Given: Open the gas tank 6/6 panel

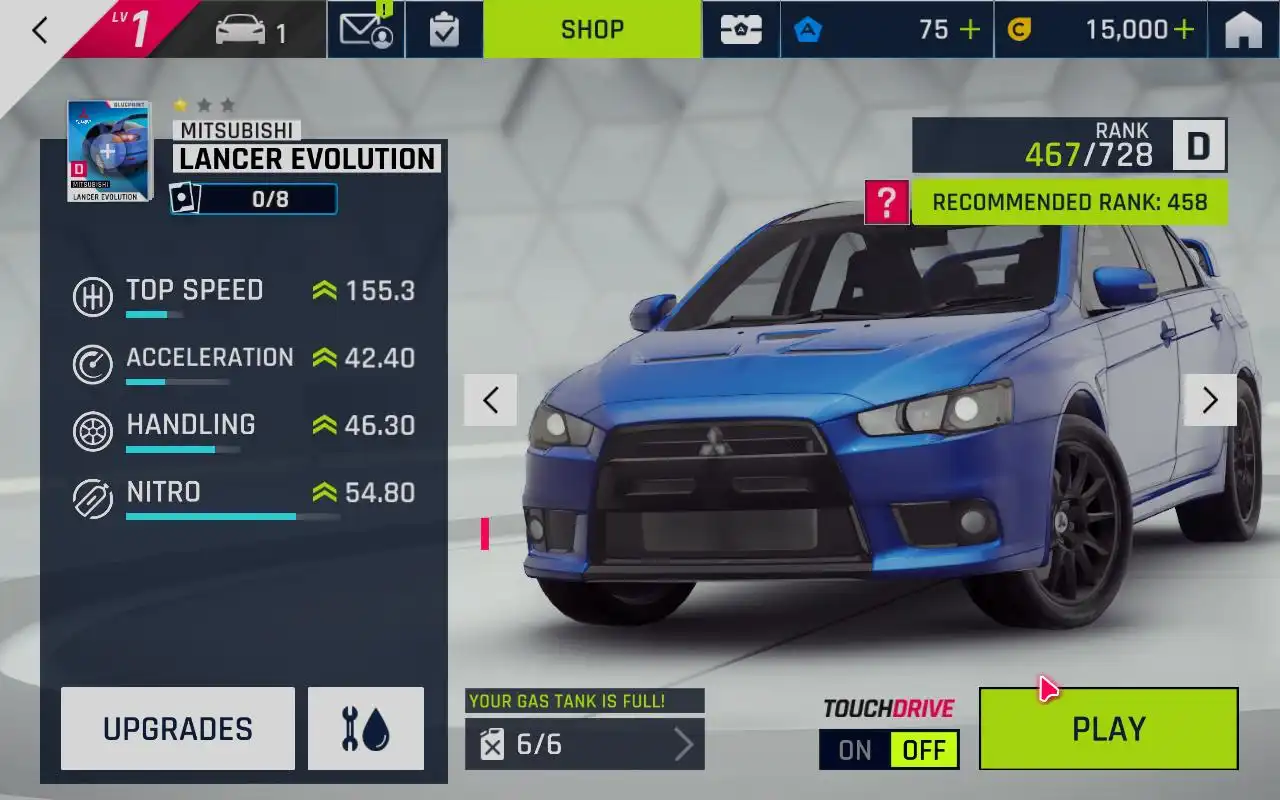Looking at the screenshot, I should point(584,744).
